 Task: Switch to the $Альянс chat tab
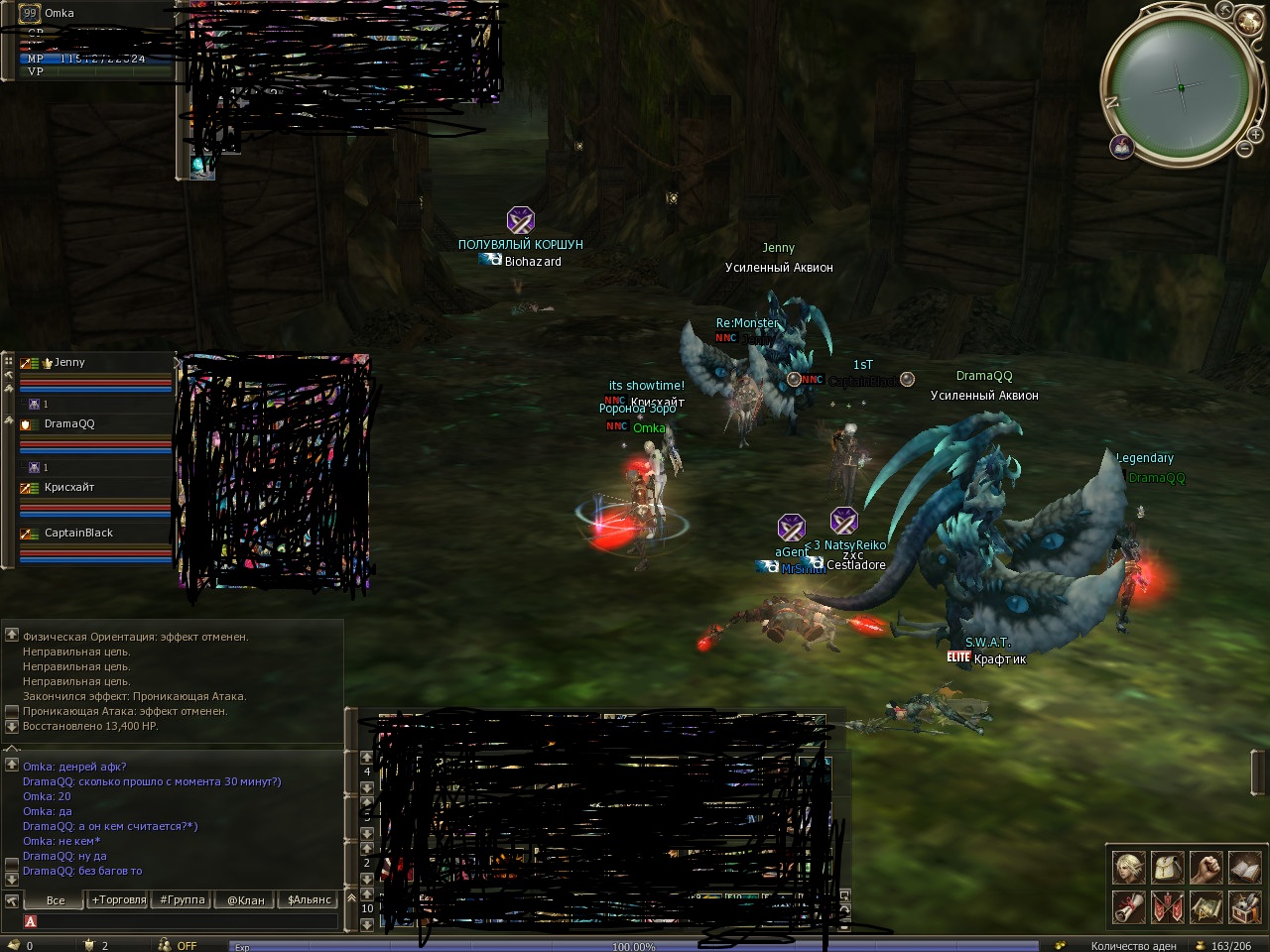pyautogui.click(x=310, y=900)
